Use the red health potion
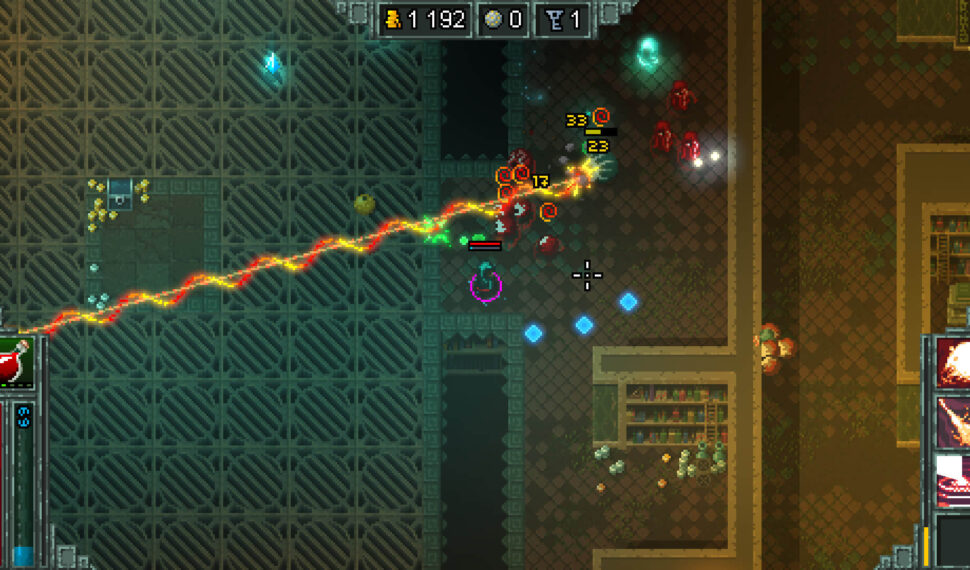 (x=15, y=362)
